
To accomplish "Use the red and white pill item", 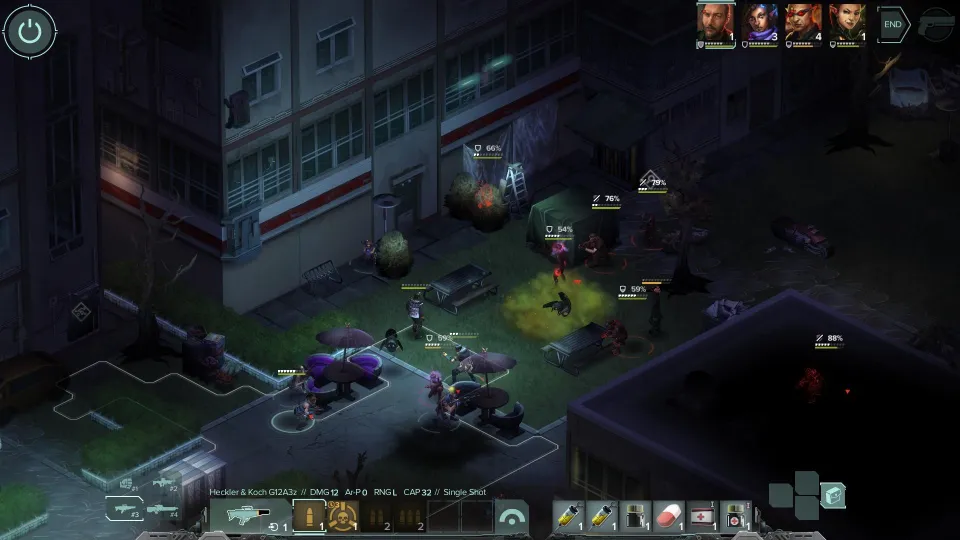I will [667, 516].
